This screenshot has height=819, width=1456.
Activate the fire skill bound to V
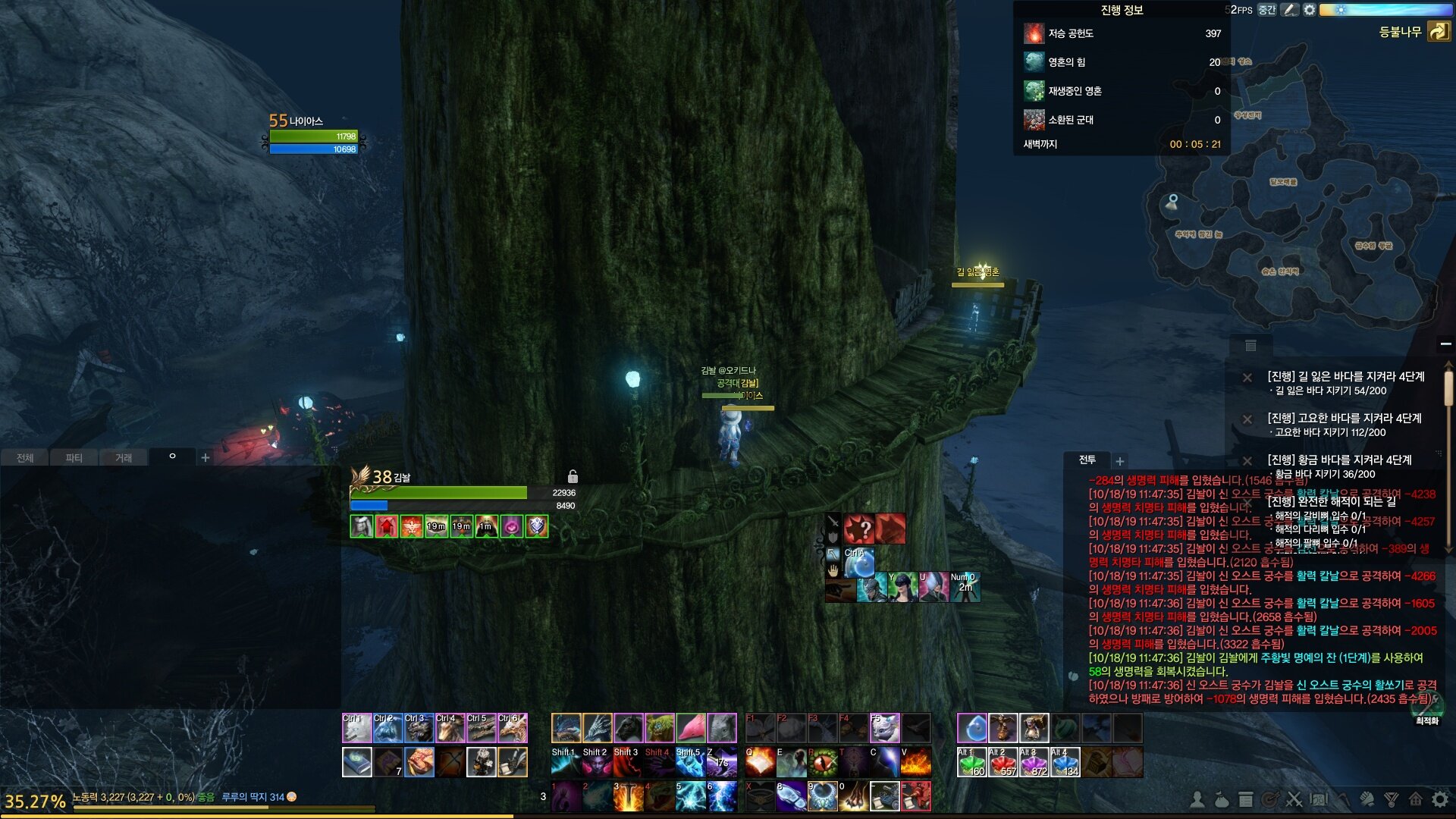click(915, 763)
